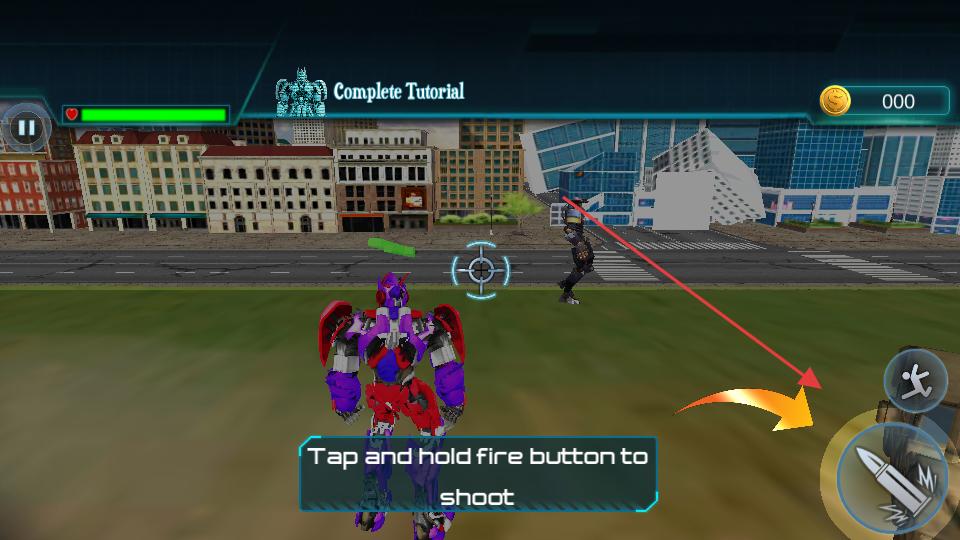Activate the running figure sprint button

point(915,380)
